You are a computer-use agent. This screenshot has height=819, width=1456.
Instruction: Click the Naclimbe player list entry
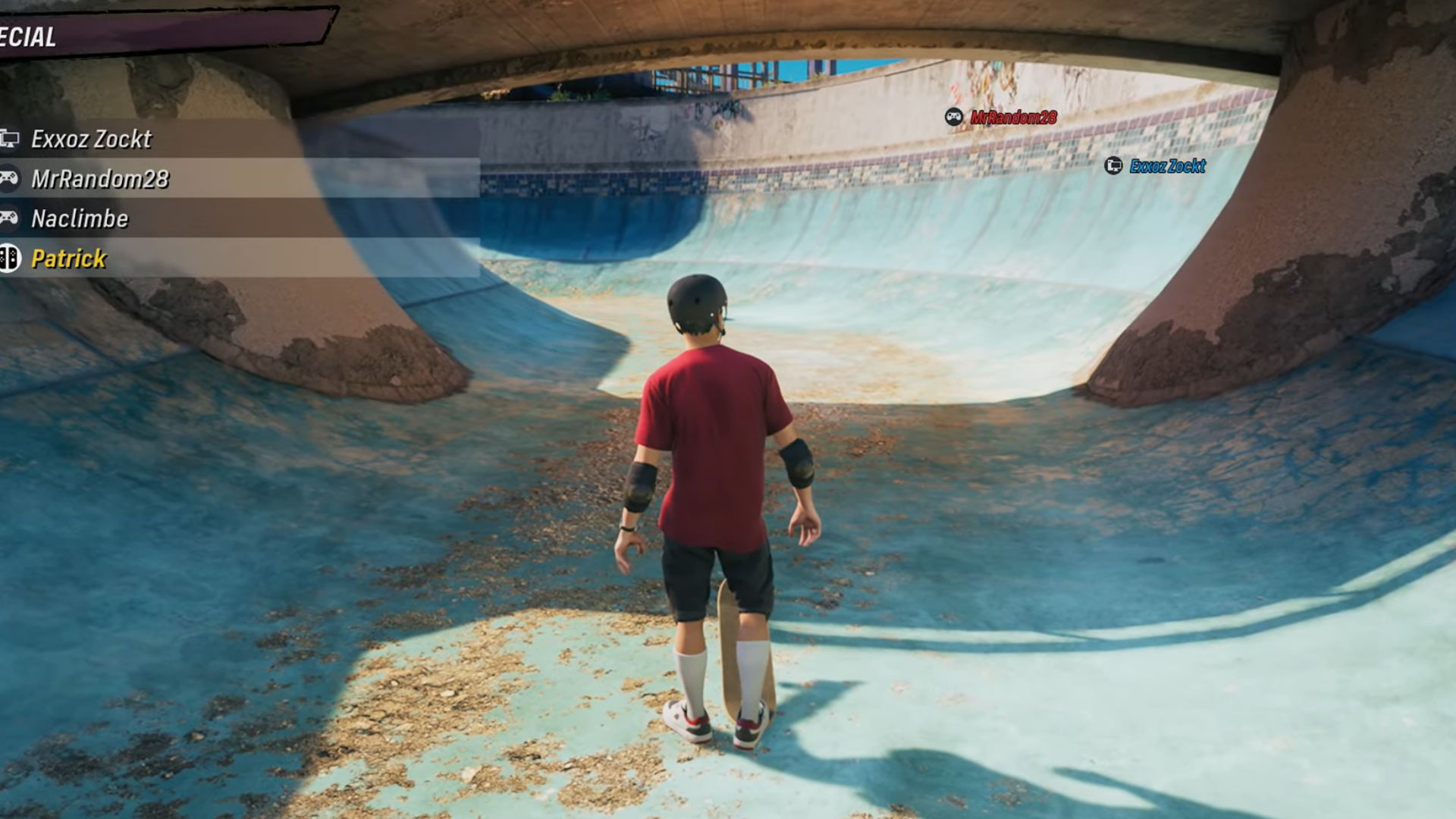(80, 219)
